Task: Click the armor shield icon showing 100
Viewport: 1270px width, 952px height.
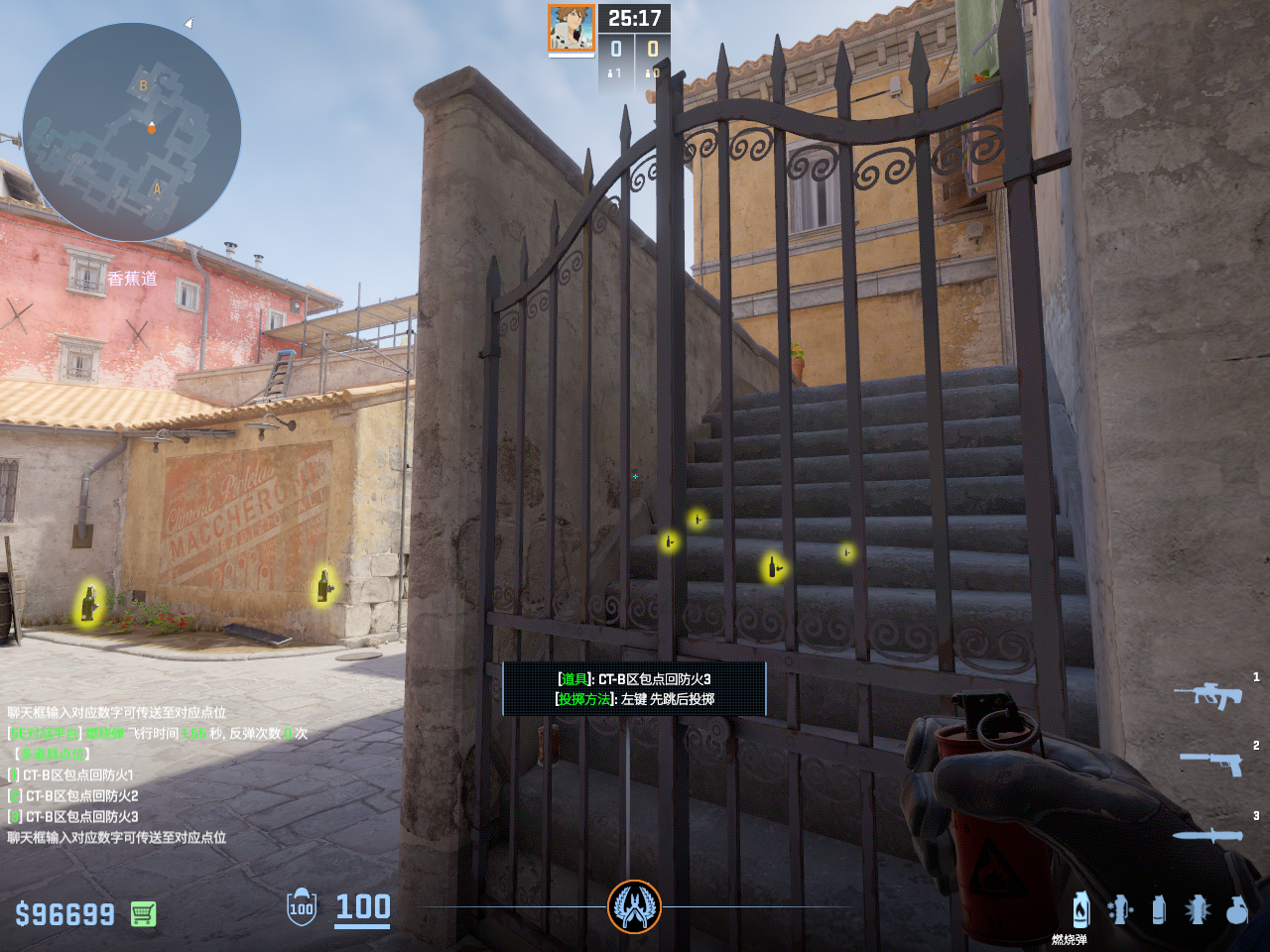Action: (x=302, y=907)
